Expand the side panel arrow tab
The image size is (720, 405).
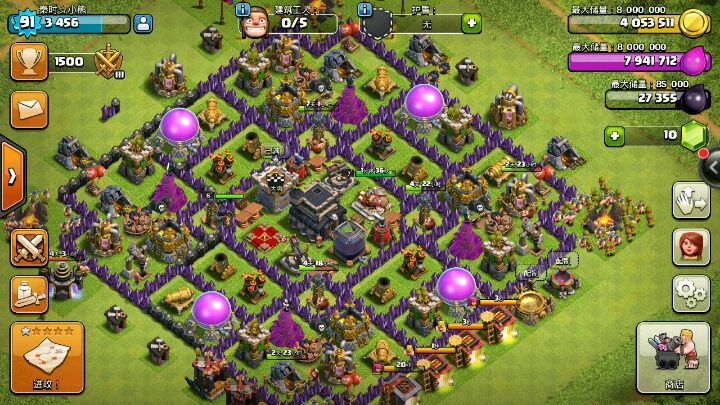(11, 176)
